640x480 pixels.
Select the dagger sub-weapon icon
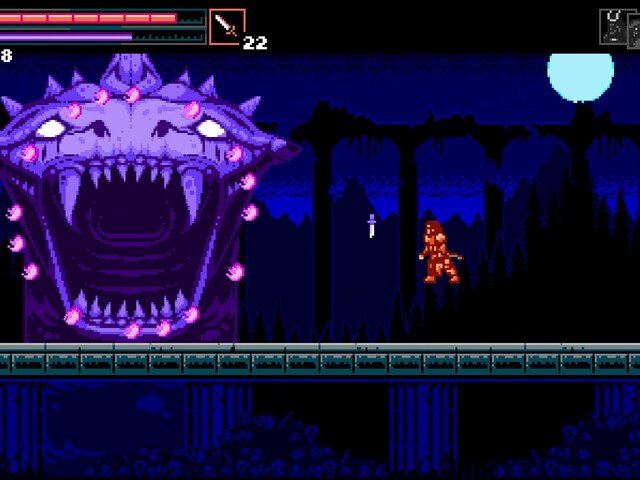(226, 26)
